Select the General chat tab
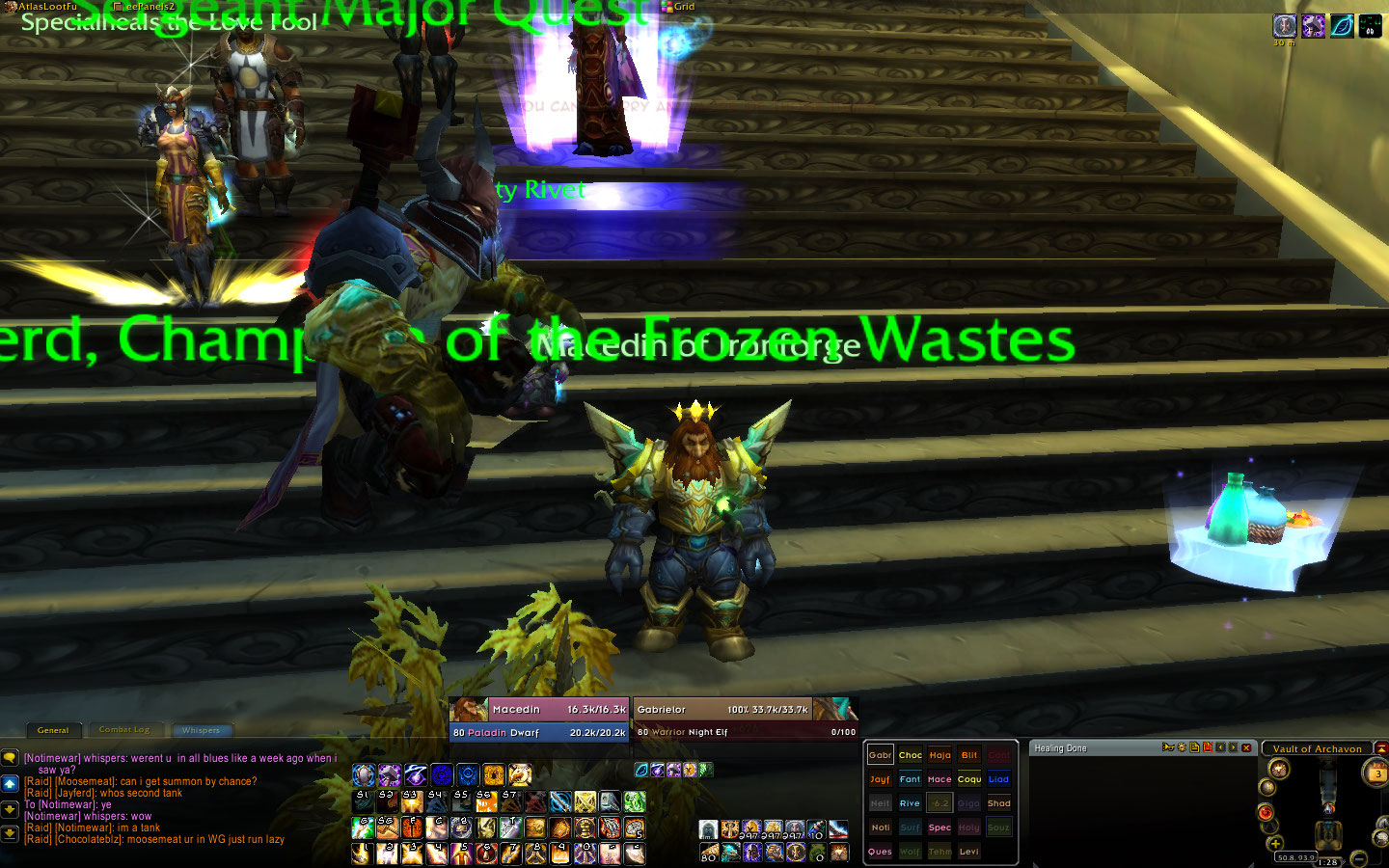This screenshot has height=868, width=1389. point(53,730)
